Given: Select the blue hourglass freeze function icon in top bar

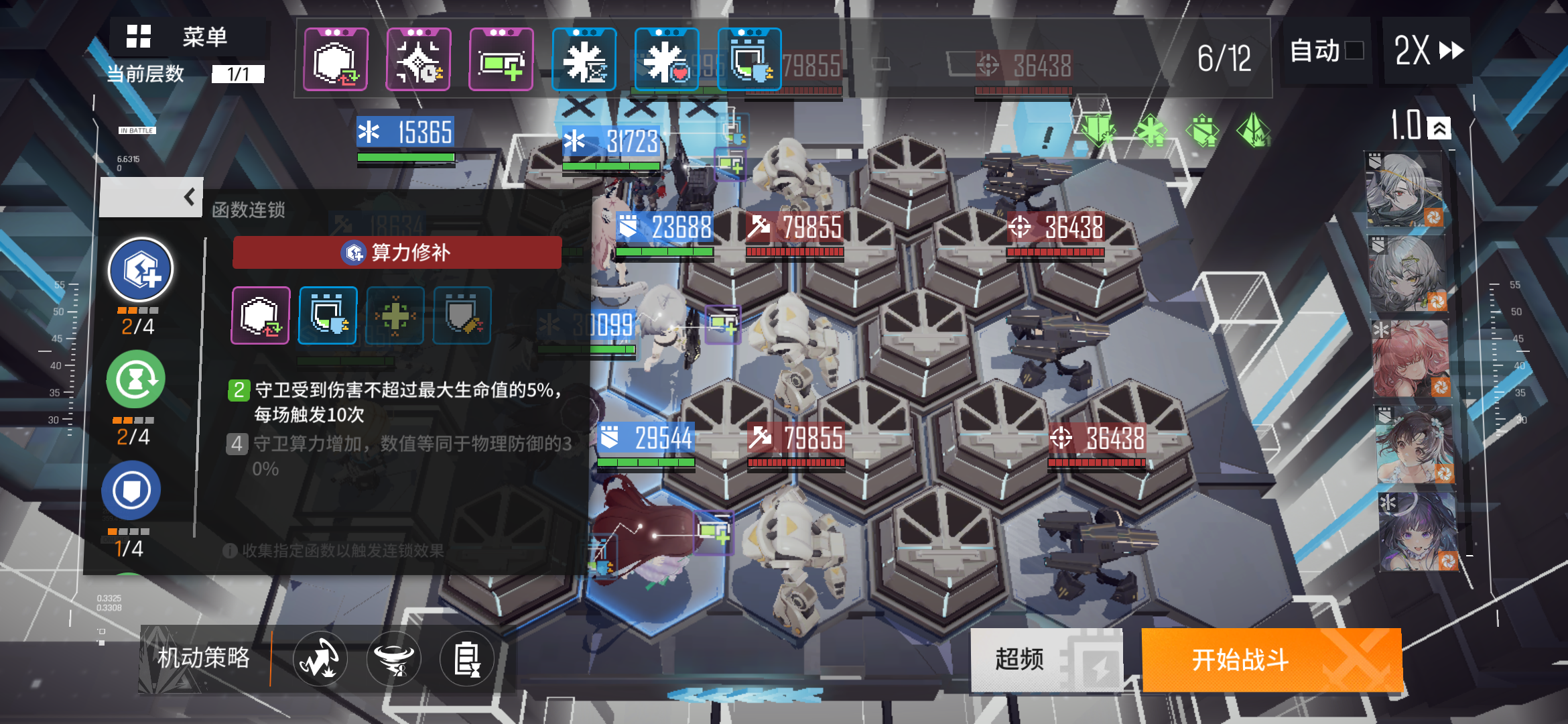Looking at the screenshot, I should coord(584,59).
